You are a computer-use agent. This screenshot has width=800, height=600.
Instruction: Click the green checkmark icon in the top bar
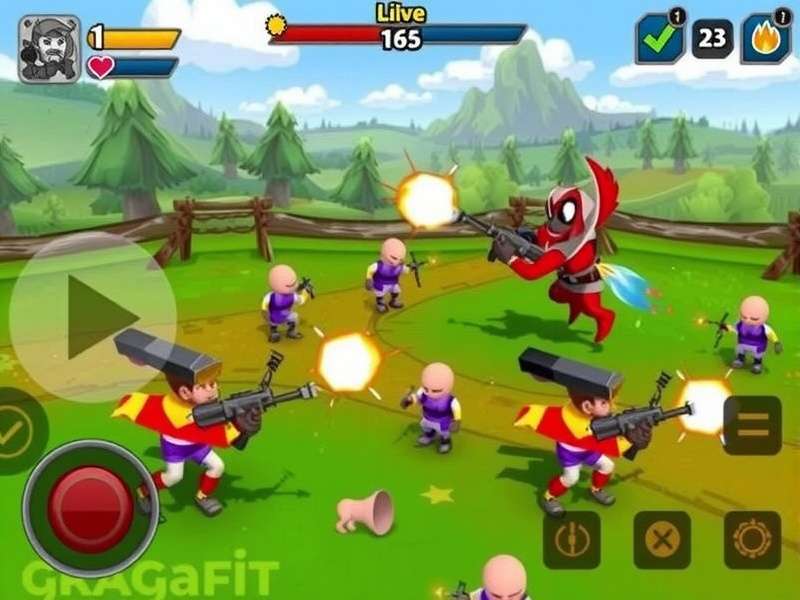click(660, 41)
